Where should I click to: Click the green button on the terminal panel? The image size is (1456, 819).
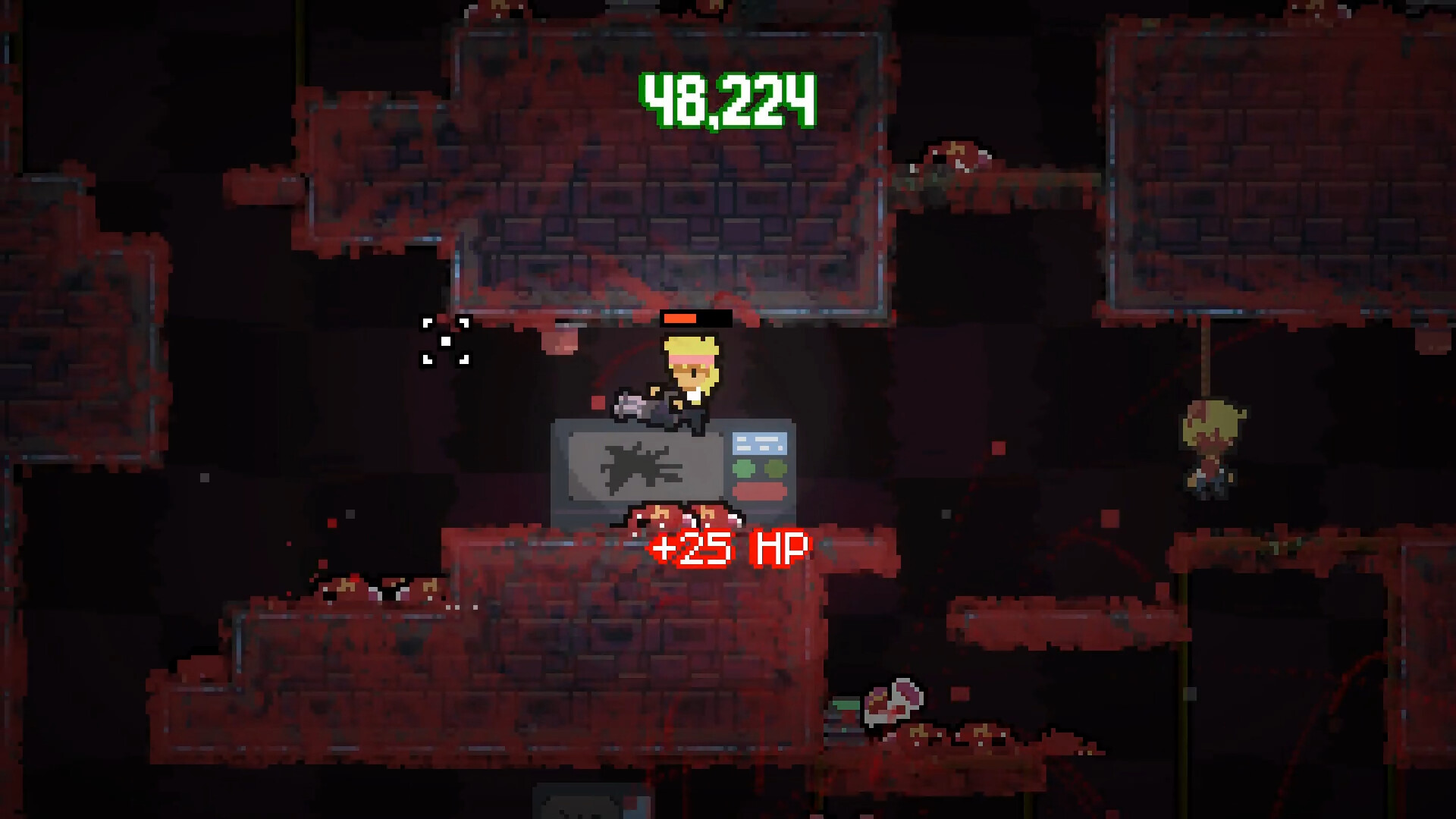pos(744,469)
